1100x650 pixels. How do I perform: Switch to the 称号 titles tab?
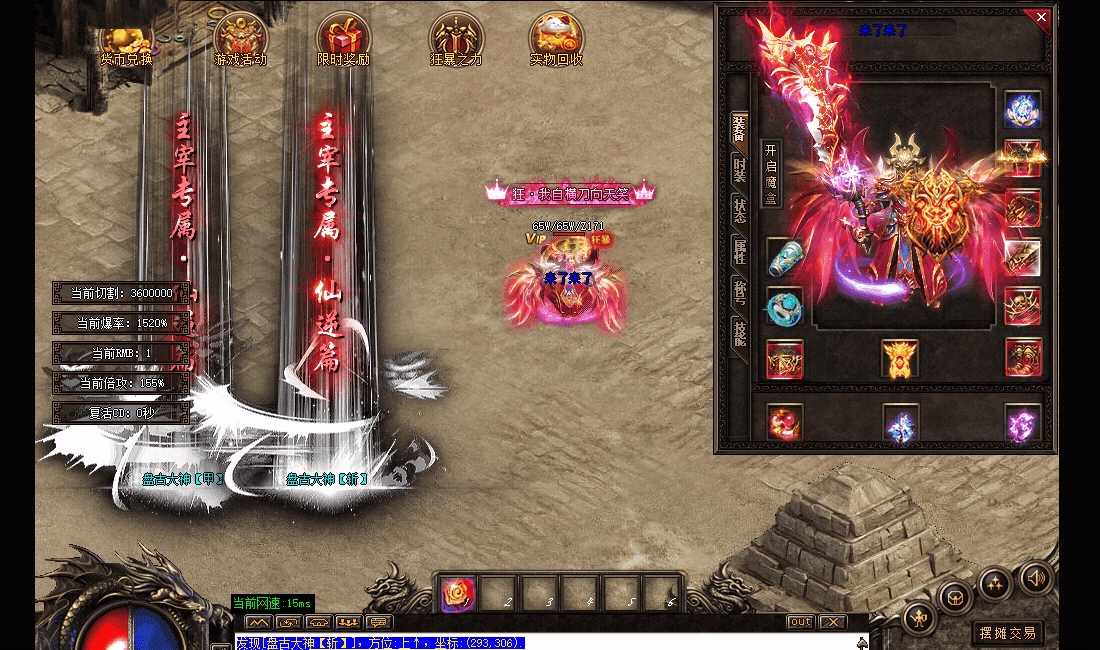coord(739,292)
